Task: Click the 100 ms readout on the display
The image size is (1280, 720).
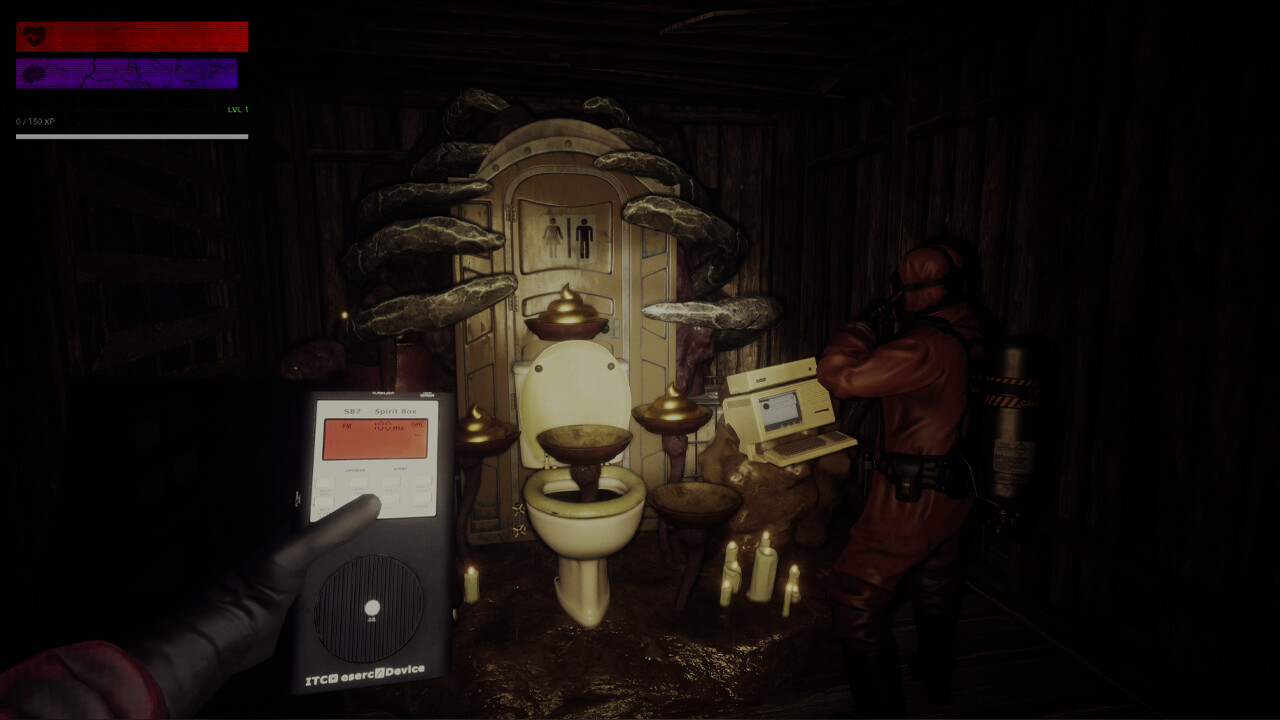Action: pos(388,427)
